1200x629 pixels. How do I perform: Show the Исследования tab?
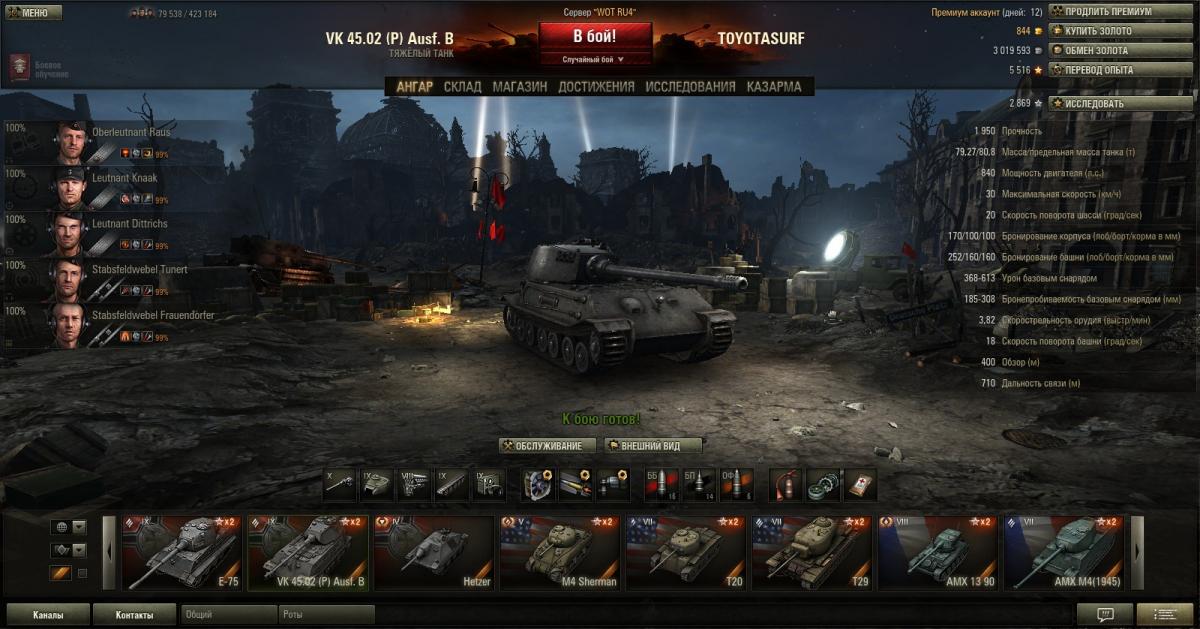coord(690,87)
